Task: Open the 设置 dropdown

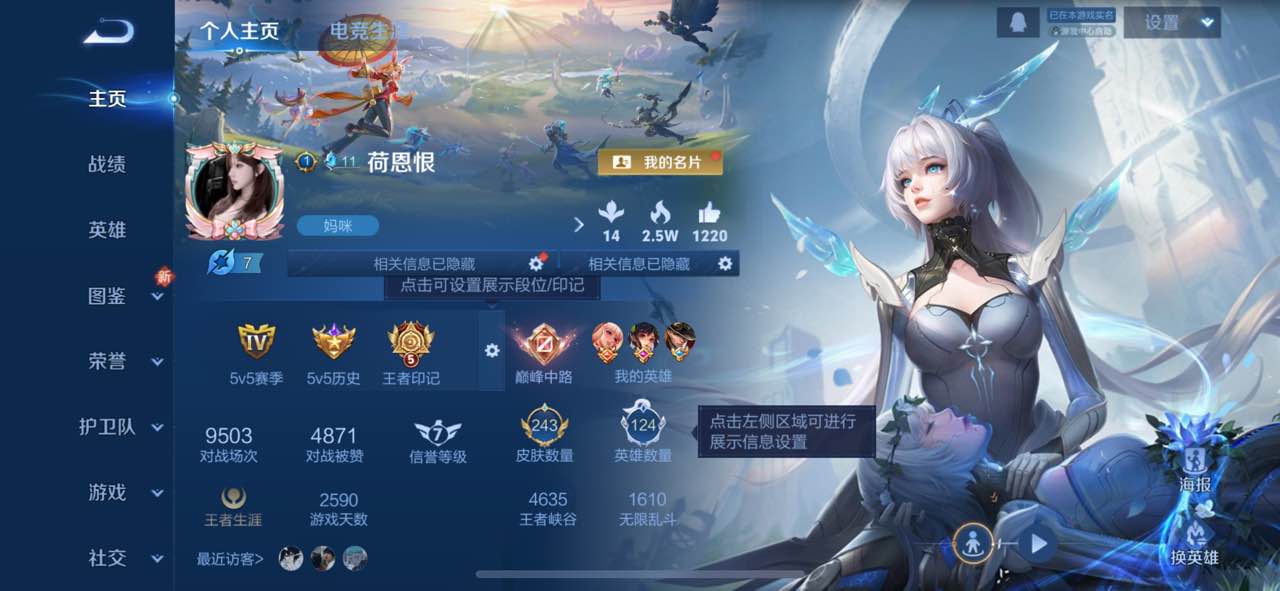Action: (x=1172, y=23)
